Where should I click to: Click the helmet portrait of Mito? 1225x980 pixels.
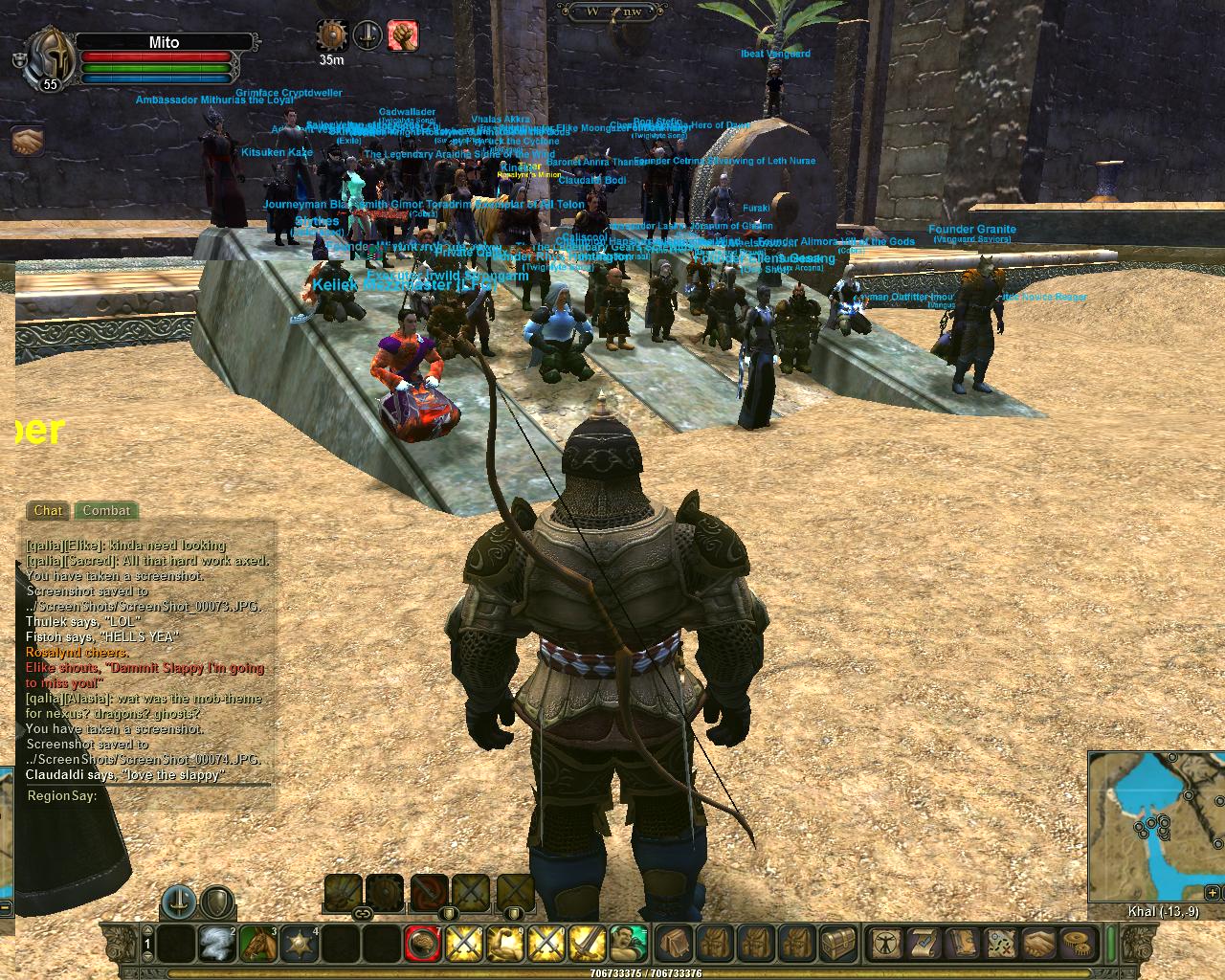(x=46, y=58)
